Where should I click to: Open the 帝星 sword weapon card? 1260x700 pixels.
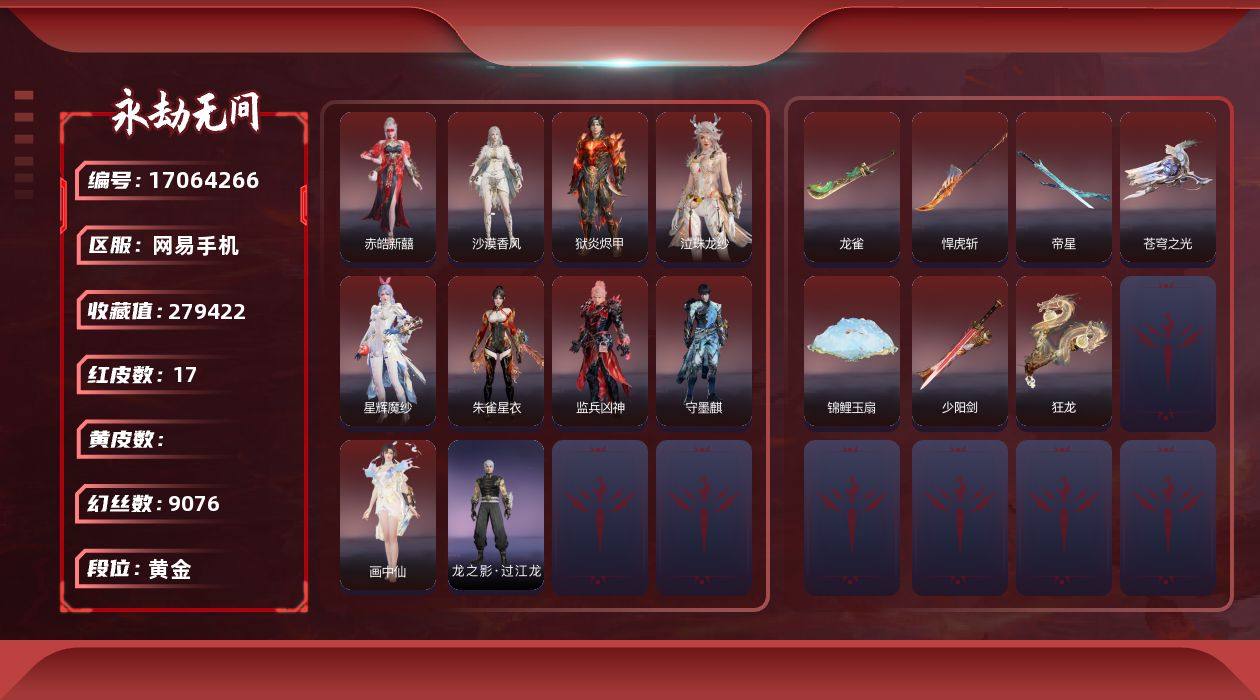click(1064, 187)
